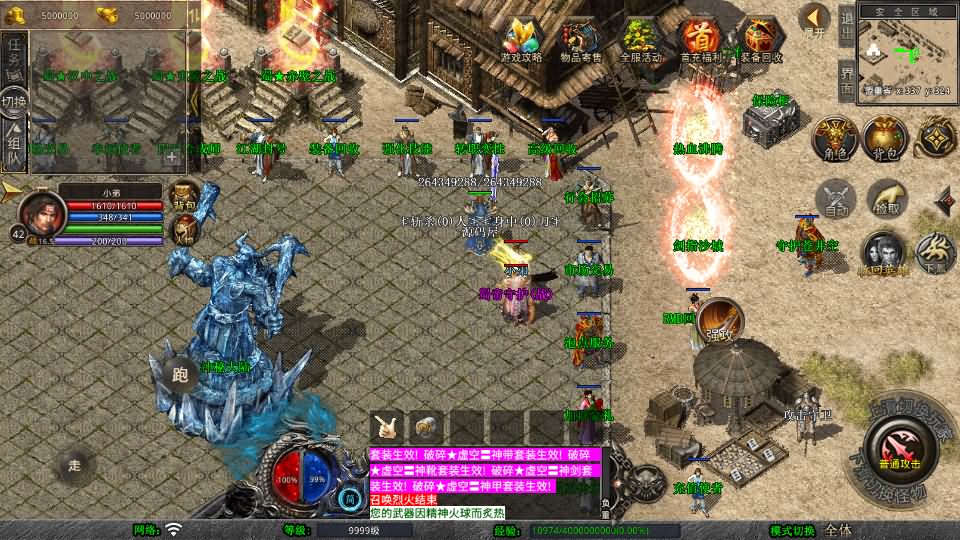Screen dimensions: 960x540
Task: Open the 首充福利 first-recharge bonus
Action: 701,42
